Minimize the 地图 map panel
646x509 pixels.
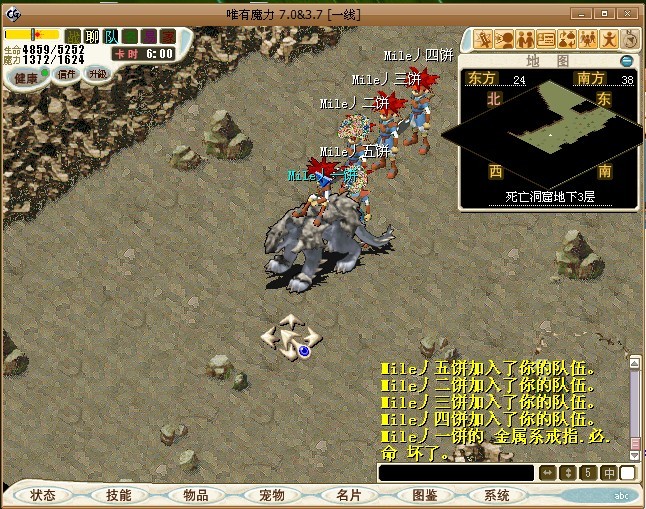pos(627,61)
